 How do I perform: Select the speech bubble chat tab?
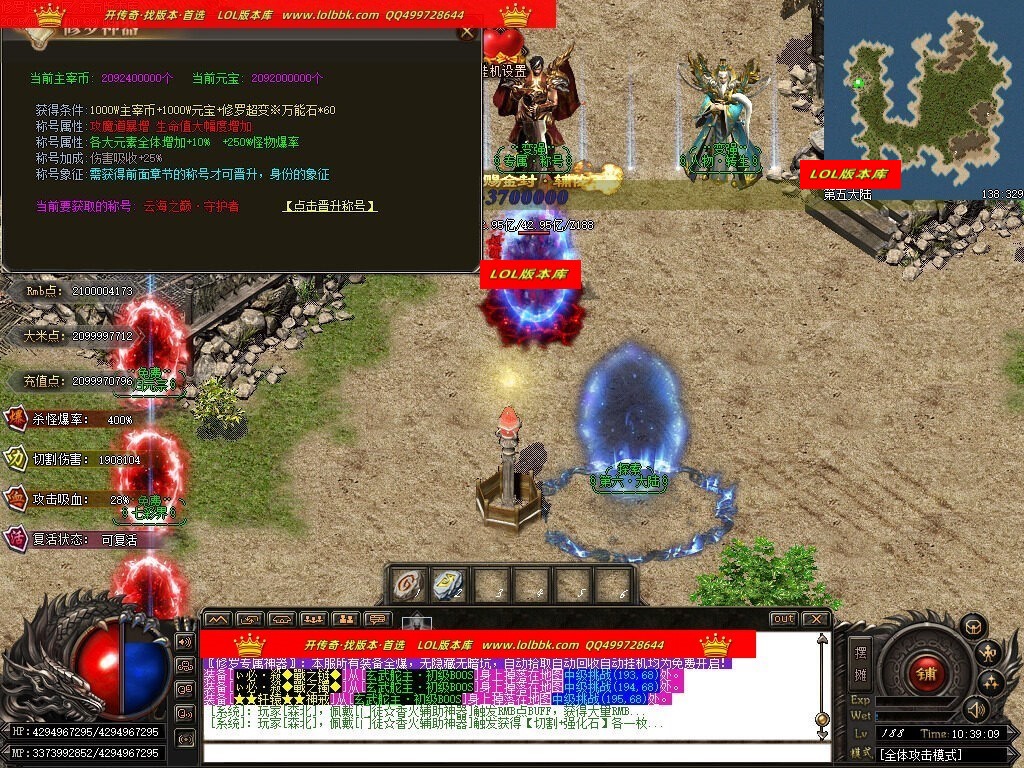pos(376,619)
